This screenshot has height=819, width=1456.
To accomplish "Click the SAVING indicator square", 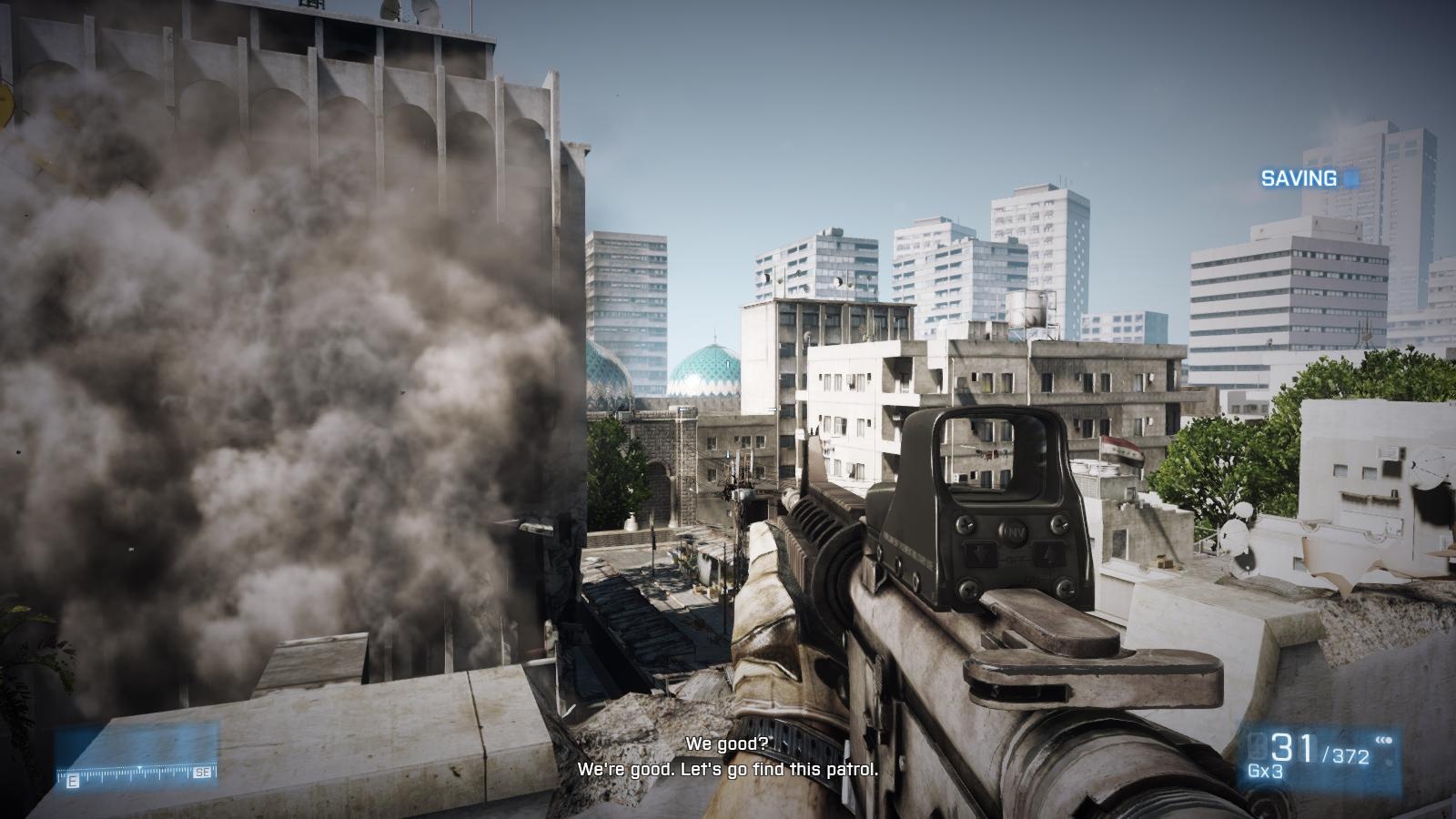I will (1351, 178).
